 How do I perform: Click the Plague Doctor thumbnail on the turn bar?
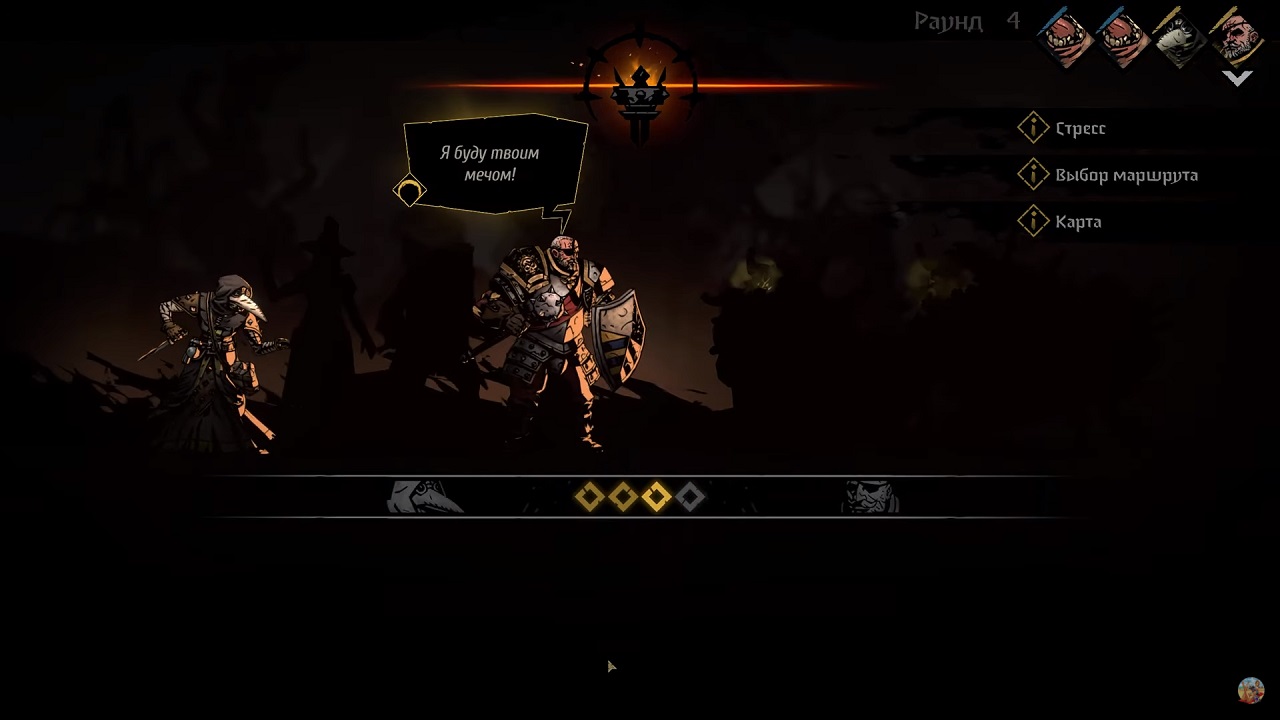pyautogui.click(x=425, y=497)
